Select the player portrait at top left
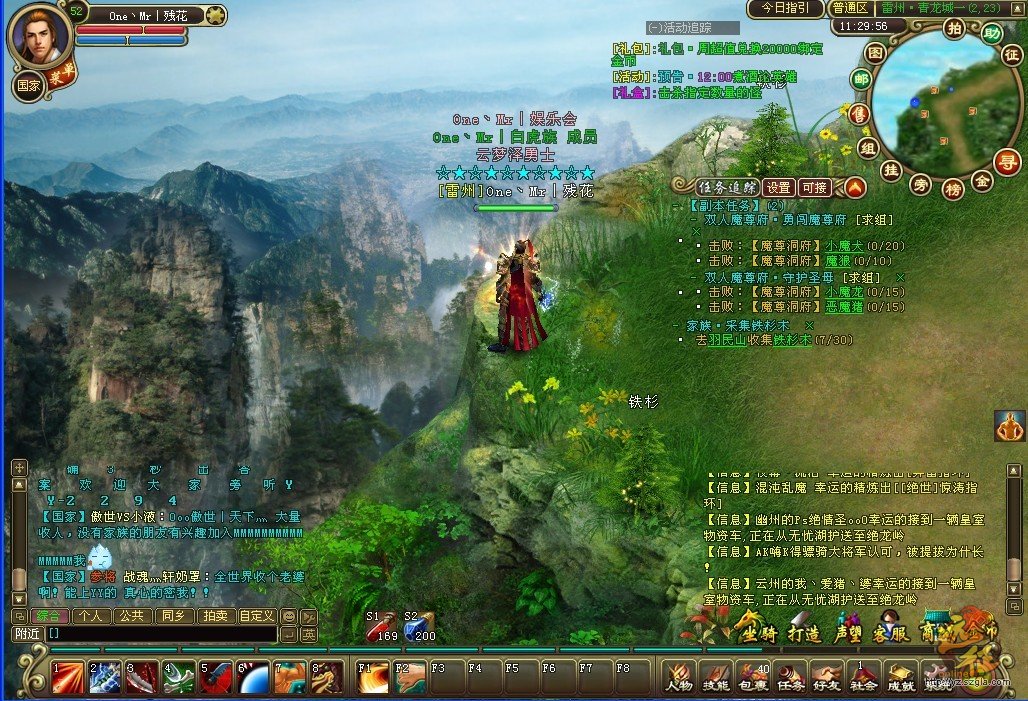Image resolution: width=1028 pixels, height=701 pixels. click(40, 36)
